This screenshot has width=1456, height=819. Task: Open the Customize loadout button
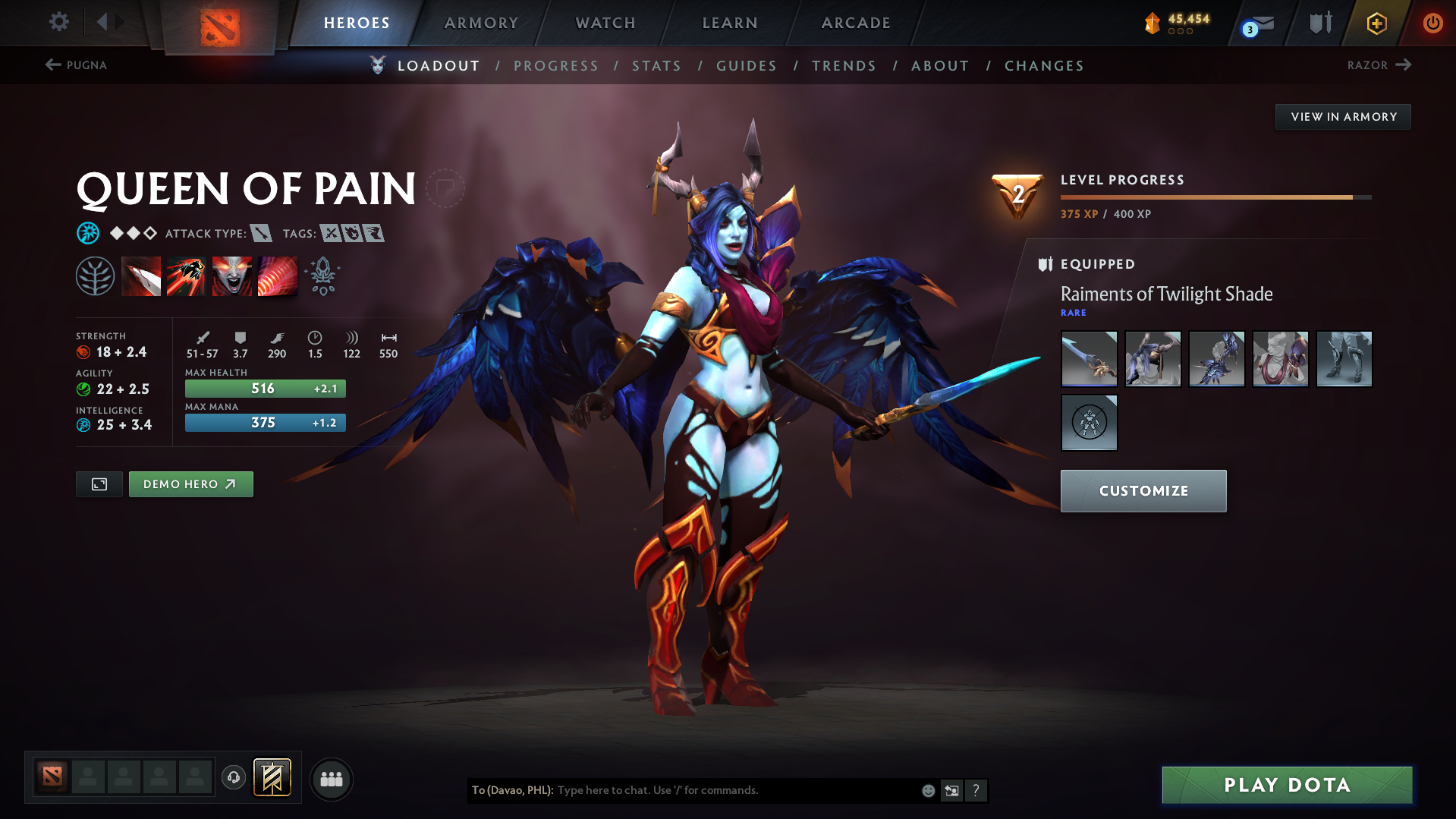1143,491
